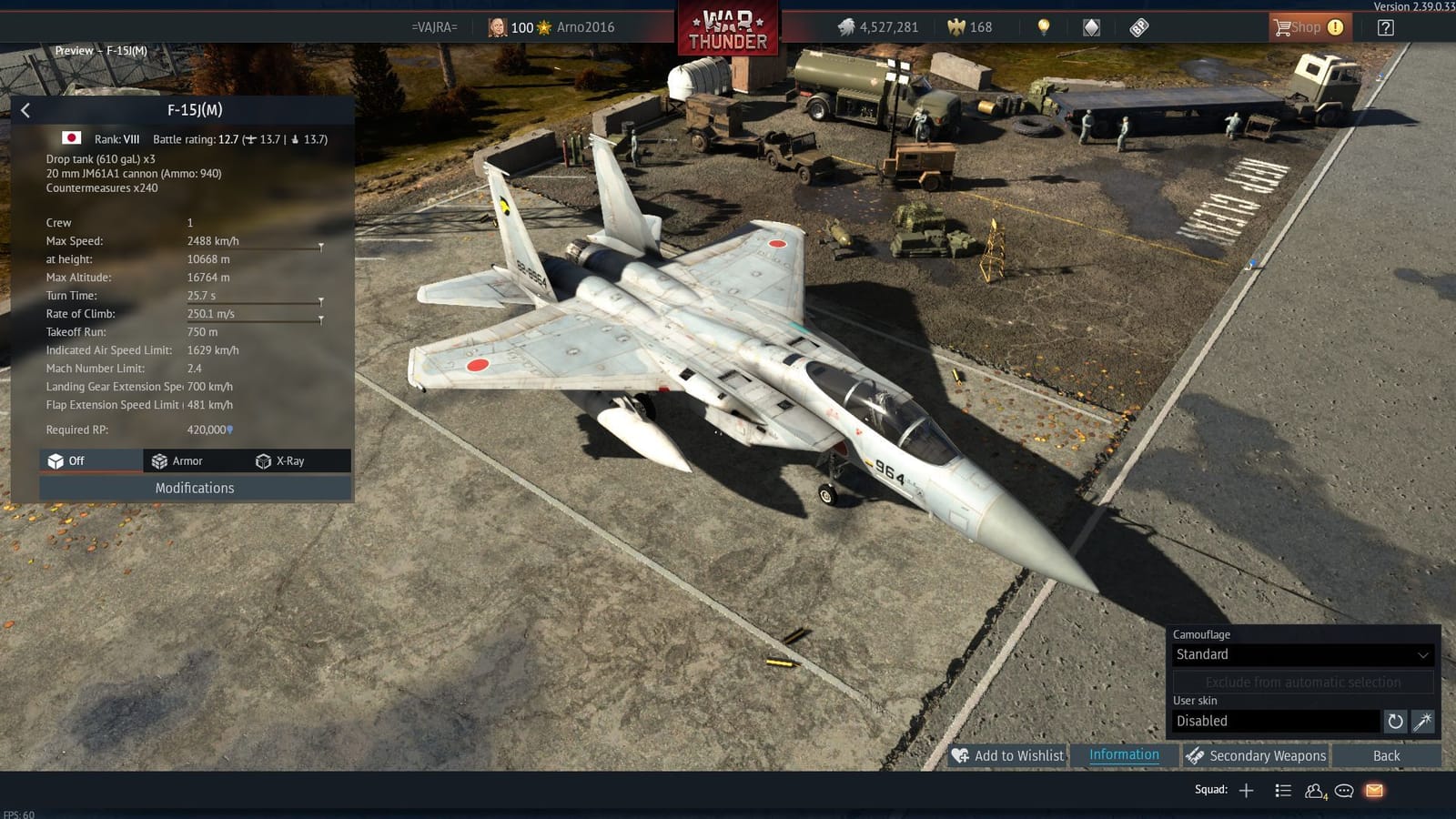Viewport: 1456px width, 819px height.
Task: Open the chat messages icon
Action: 1343,791
